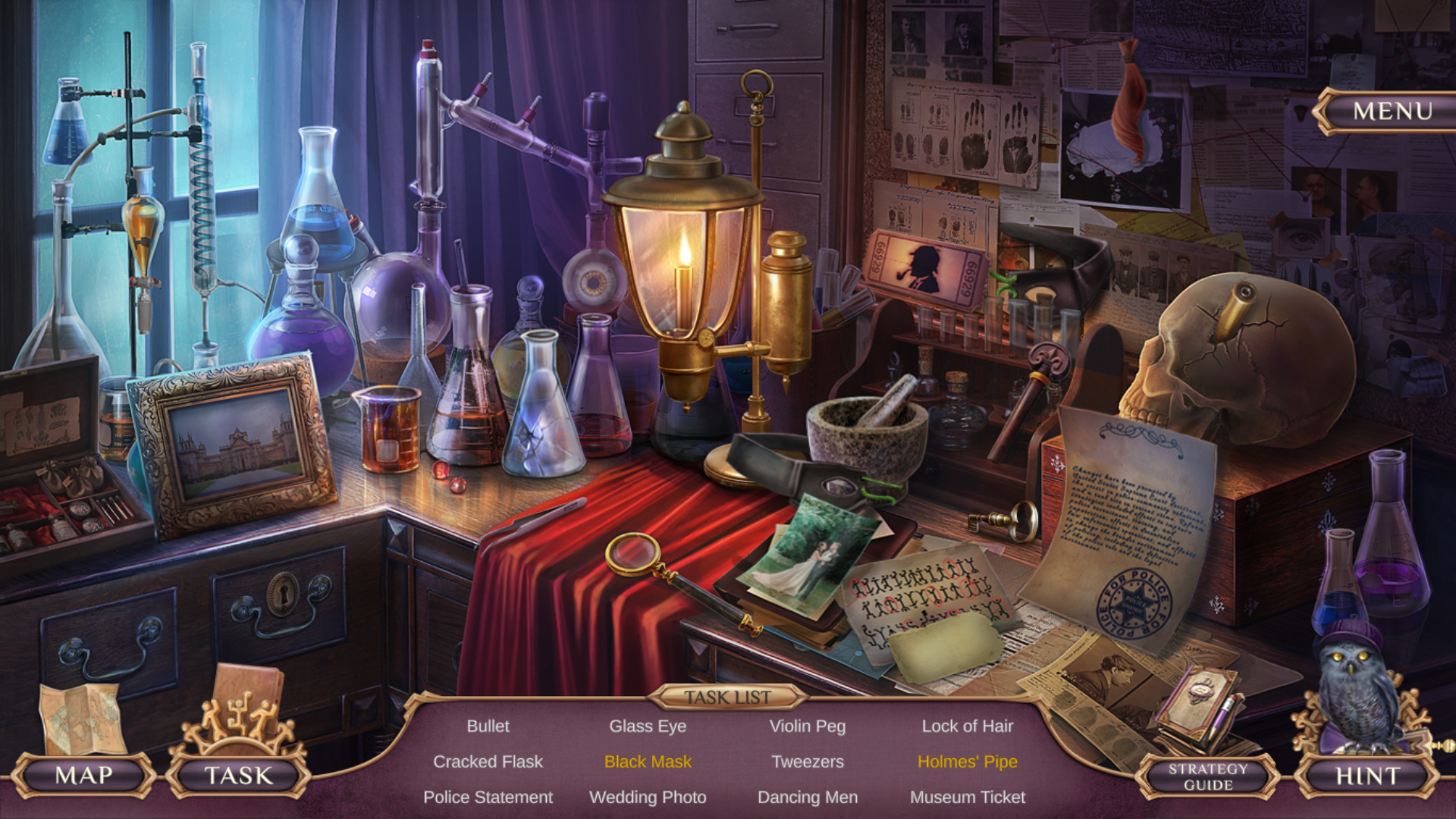Use the HINT button

click(x=1367, y=776)
